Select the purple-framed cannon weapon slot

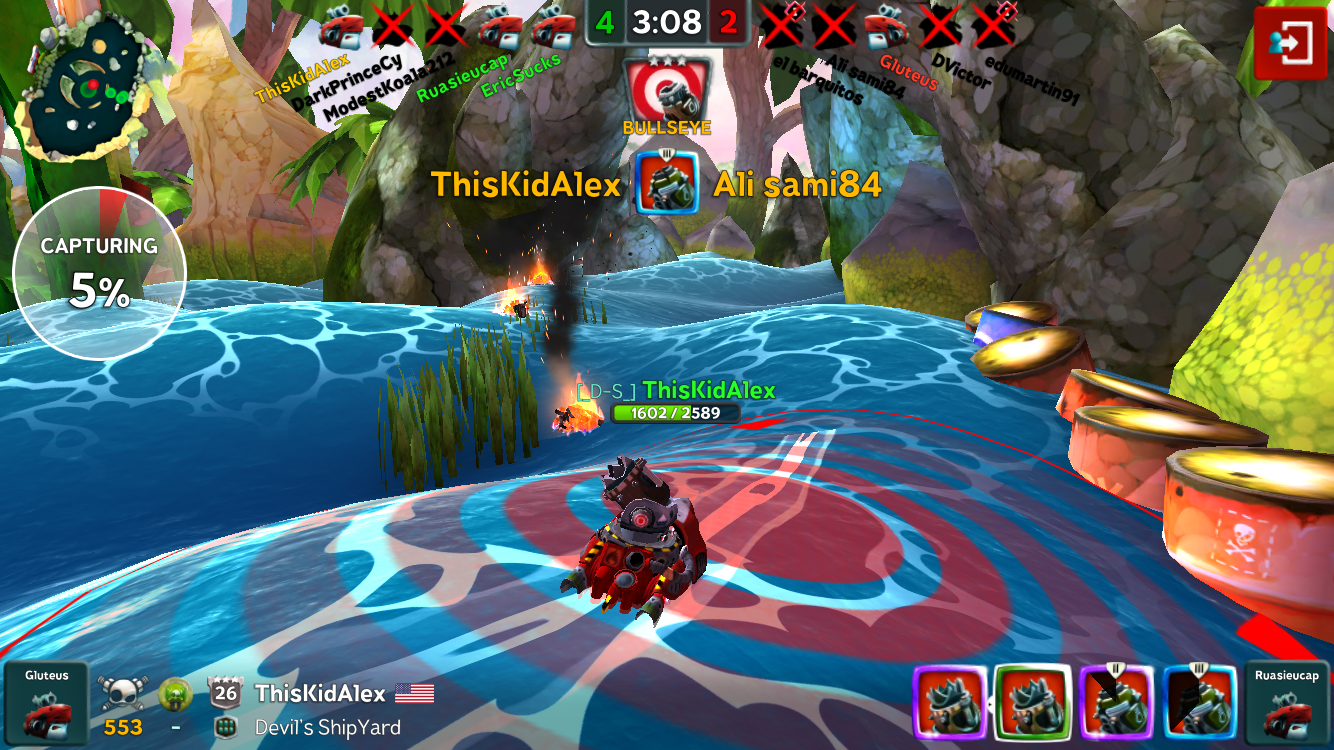(x=1117, y=704)
